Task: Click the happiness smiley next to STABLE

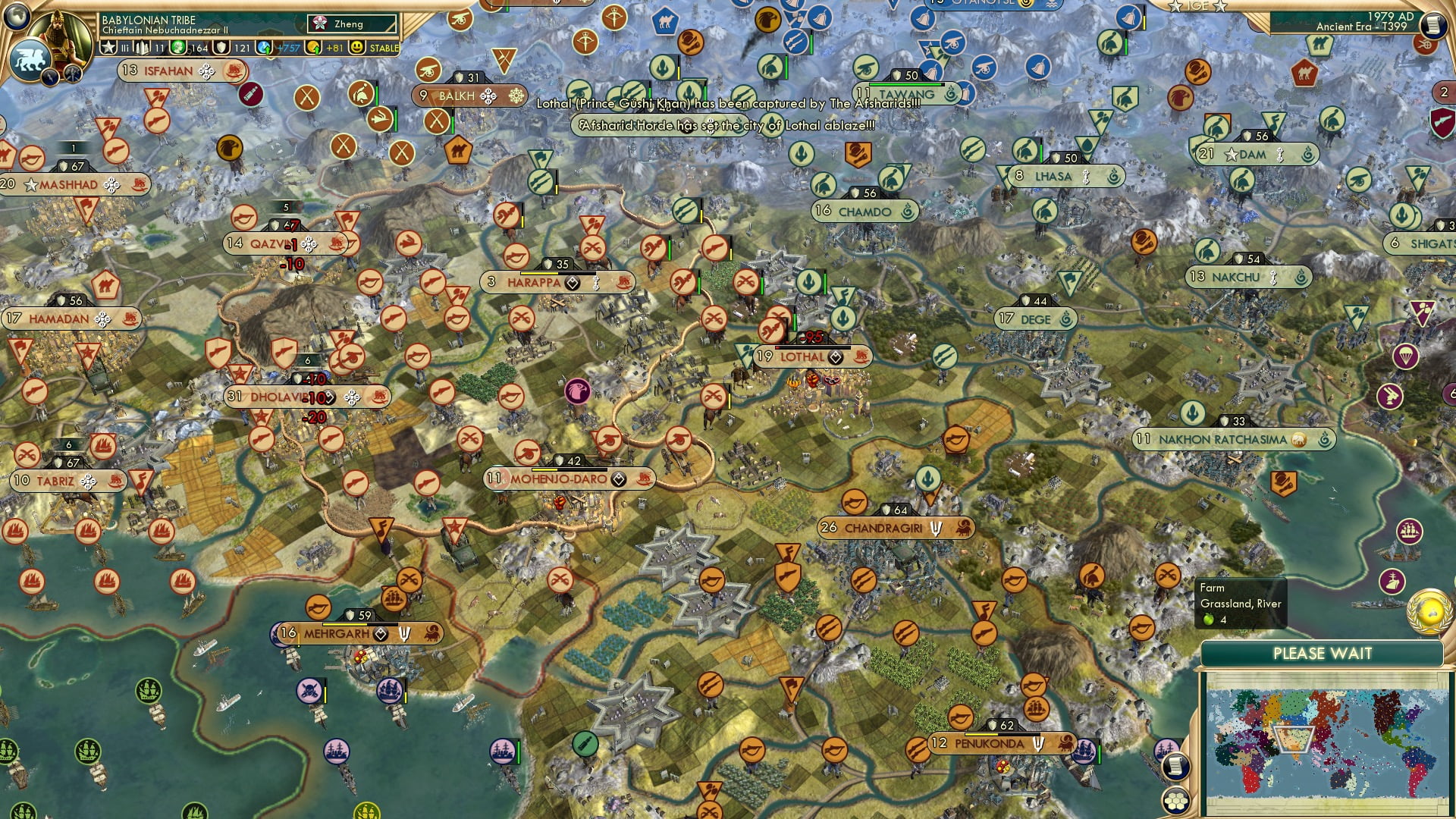Action: [355, 47]
